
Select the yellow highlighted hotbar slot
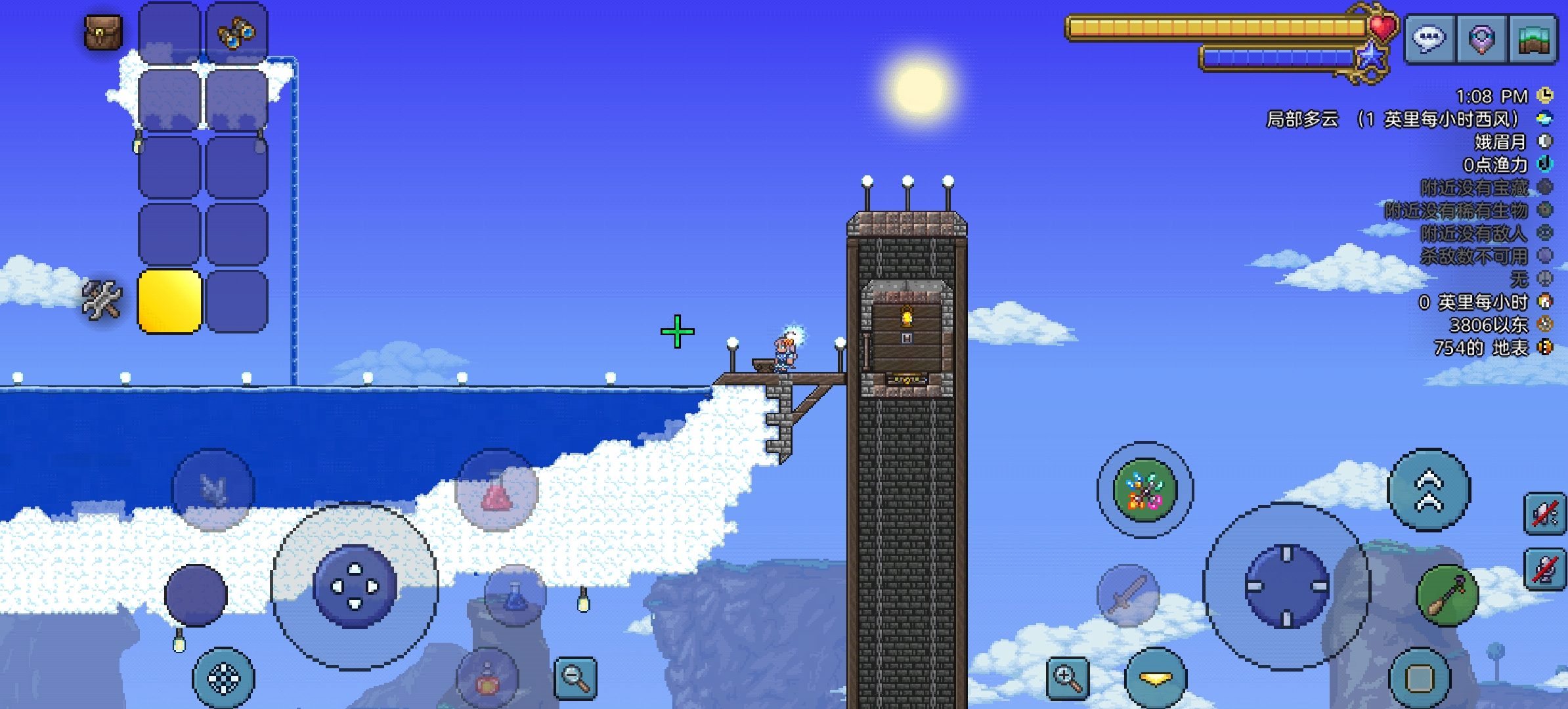click(x=169, y=301)
